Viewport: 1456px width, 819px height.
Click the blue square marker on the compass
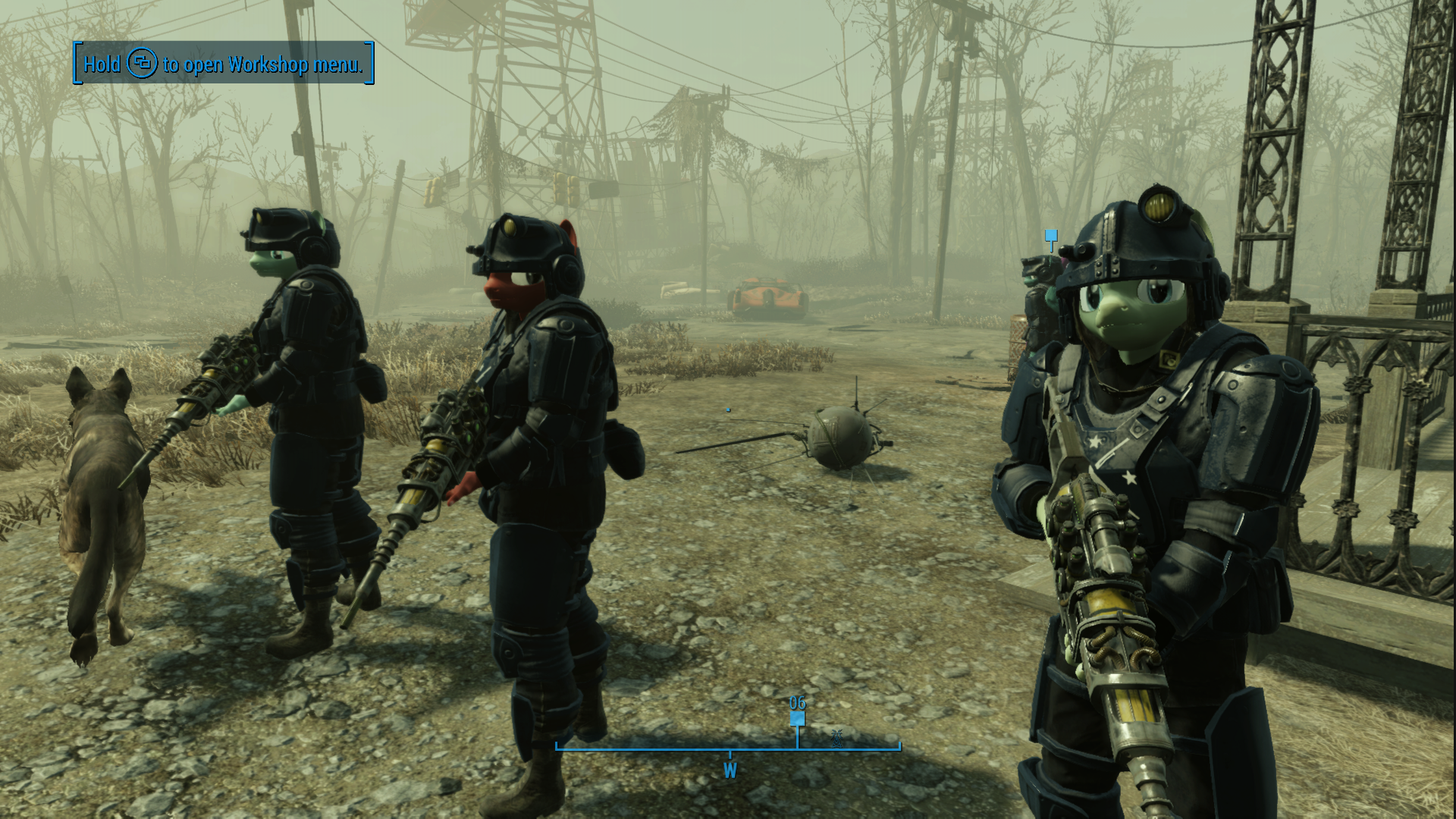coord(797,719)
